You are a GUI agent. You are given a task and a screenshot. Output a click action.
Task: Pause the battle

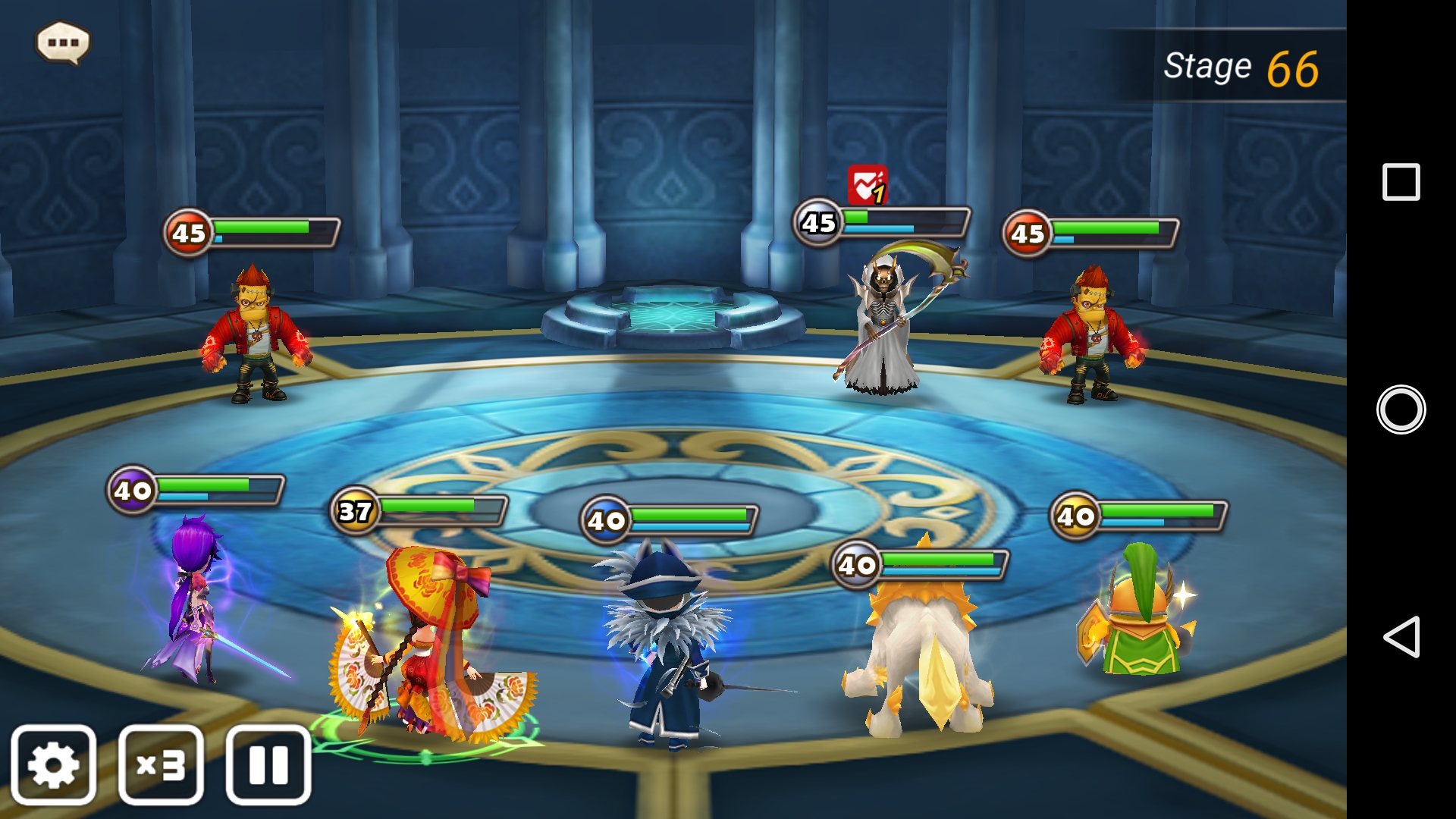tap(268, 764)
